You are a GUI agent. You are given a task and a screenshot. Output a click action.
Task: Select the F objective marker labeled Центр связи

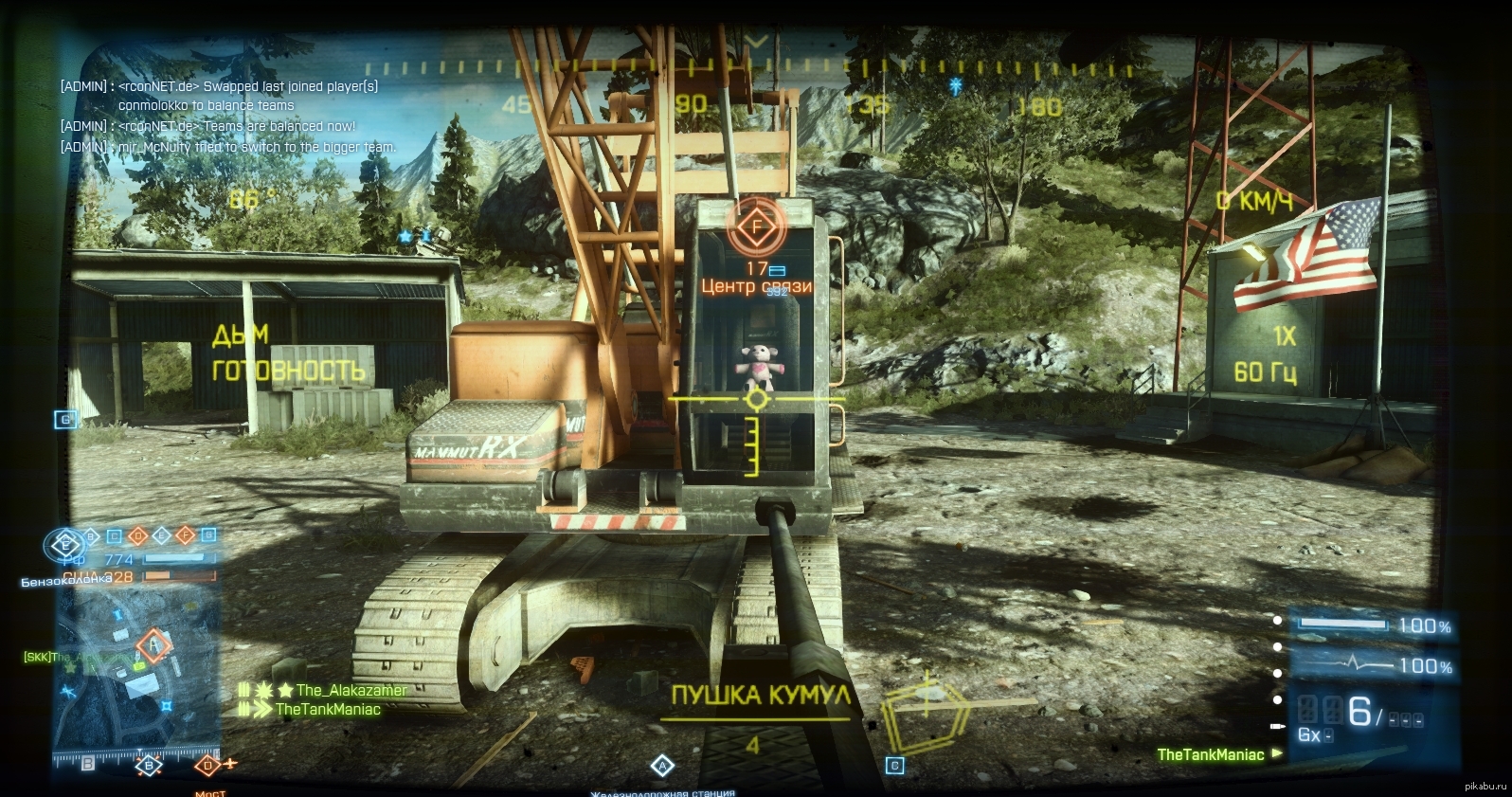[x=756, y=227]
